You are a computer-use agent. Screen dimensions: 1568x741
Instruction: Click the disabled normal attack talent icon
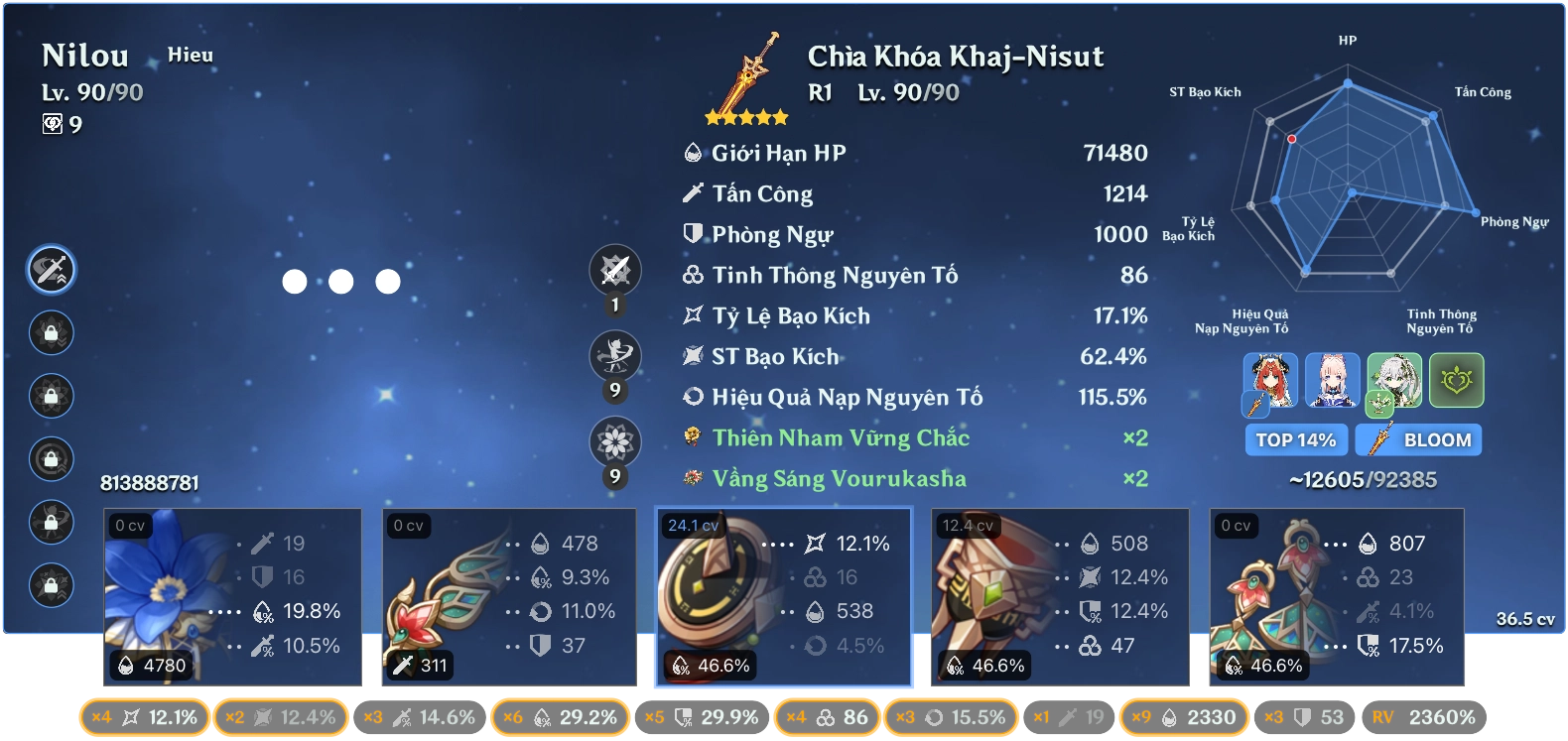click(613, 269)
